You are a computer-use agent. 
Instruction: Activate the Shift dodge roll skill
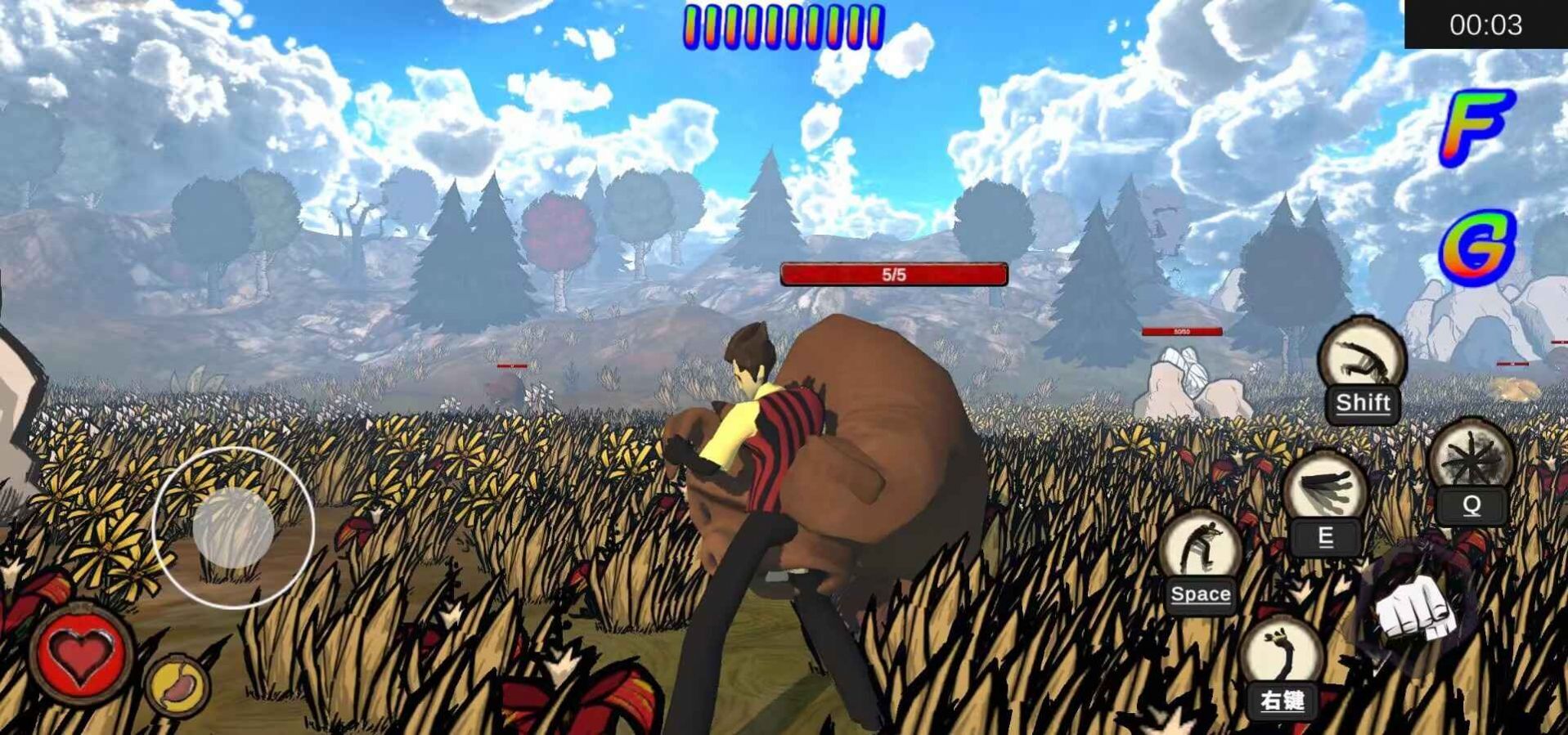pyautogui.click(x=1362, y=369)
